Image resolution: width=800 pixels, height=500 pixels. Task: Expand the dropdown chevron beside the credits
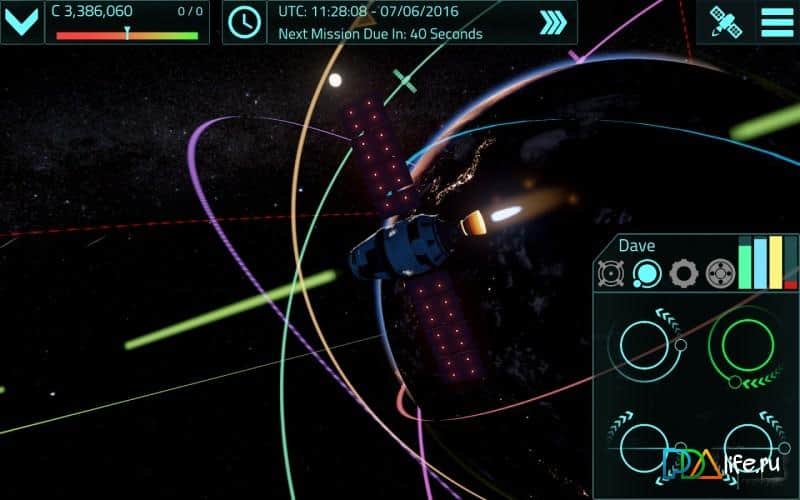coord(22,22)
